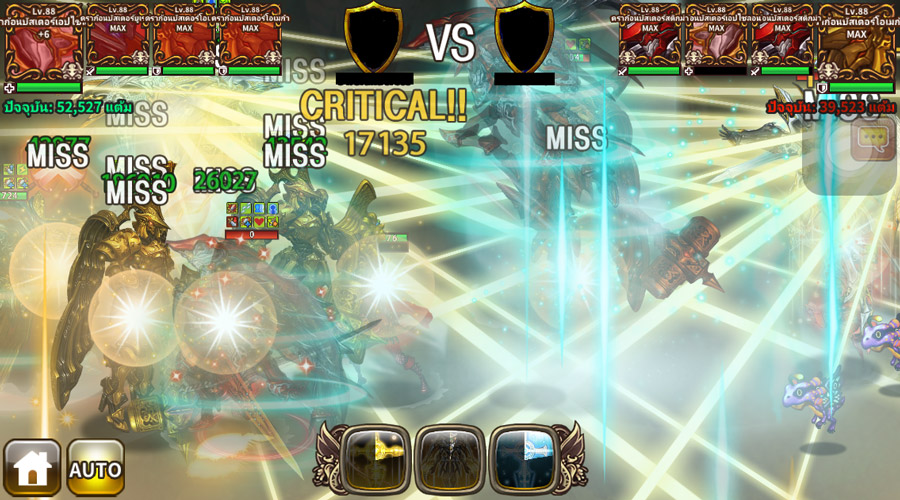900x500 pixels.
Task: Toggle AUTO battle mode
Action: [x=96, y=467]
